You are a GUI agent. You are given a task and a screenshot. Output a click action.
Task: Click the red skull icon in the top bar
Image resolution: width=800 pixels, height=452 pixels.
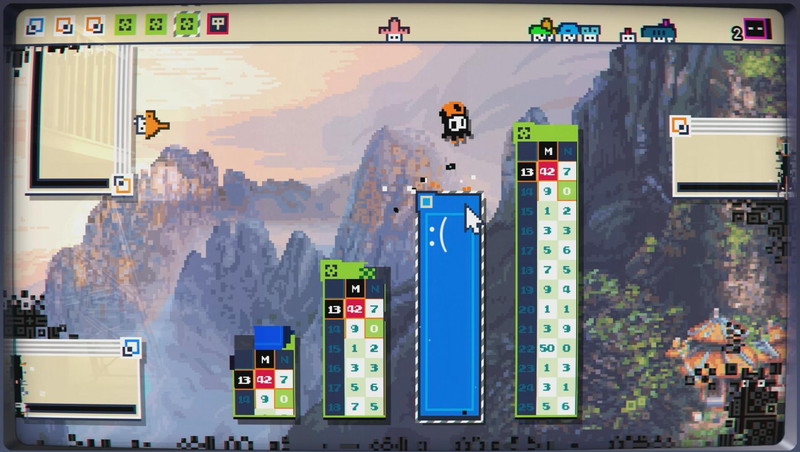(217, 24)
